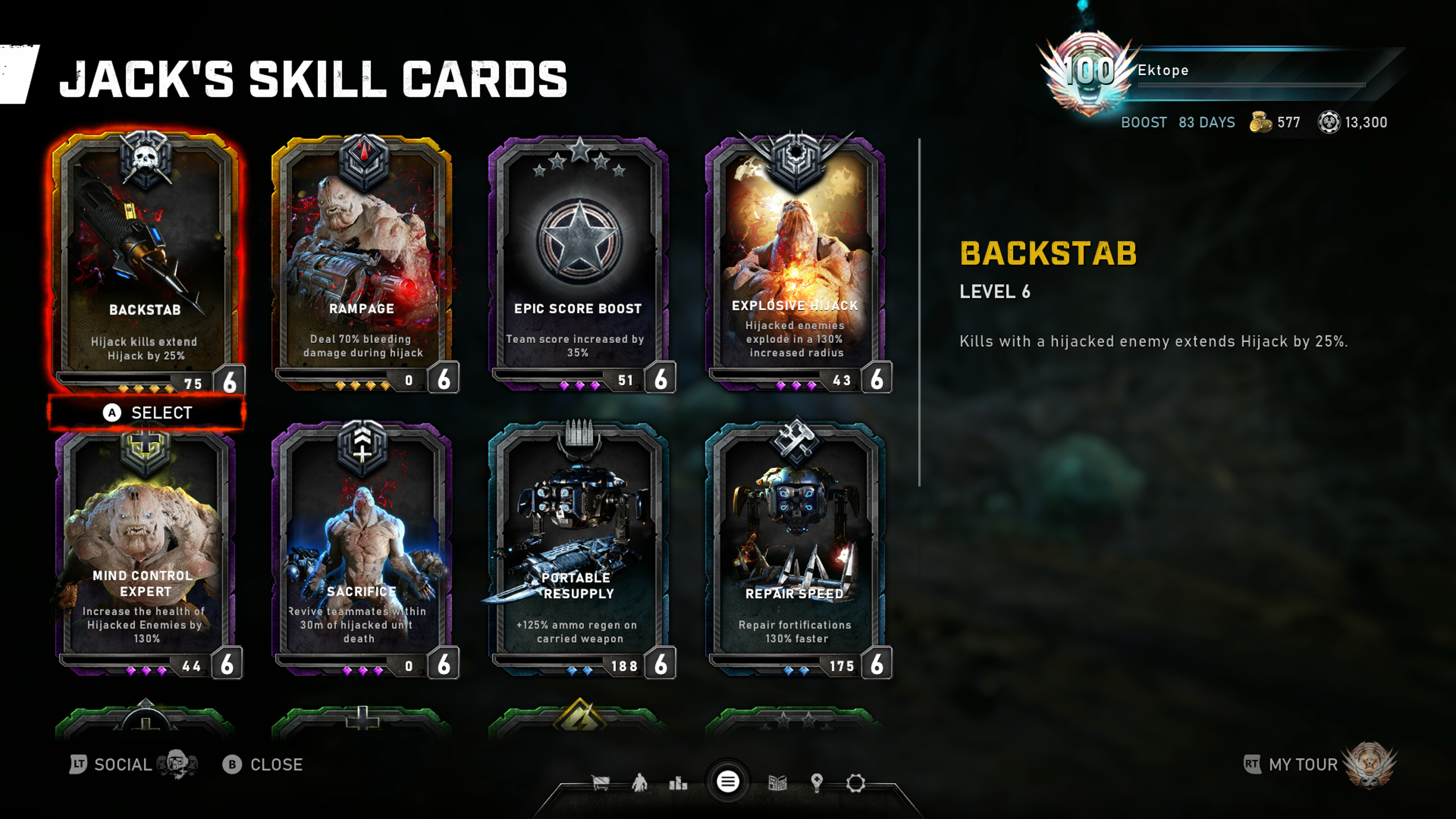View the Ektope player profile banner
This screenshot has width=1456, height=819.
click(x=1215, y=71)
